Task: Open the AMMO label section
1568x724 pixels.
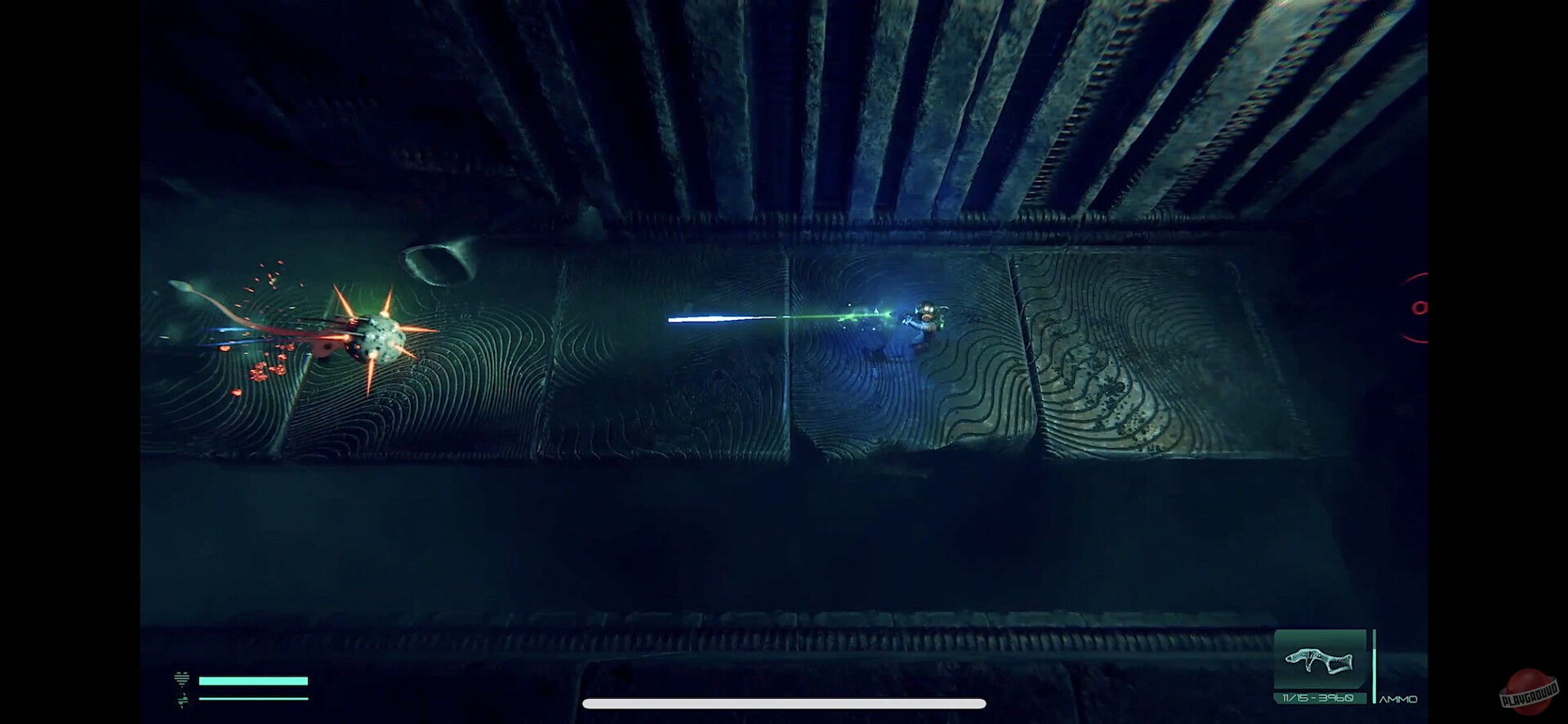Action: 1399,699
